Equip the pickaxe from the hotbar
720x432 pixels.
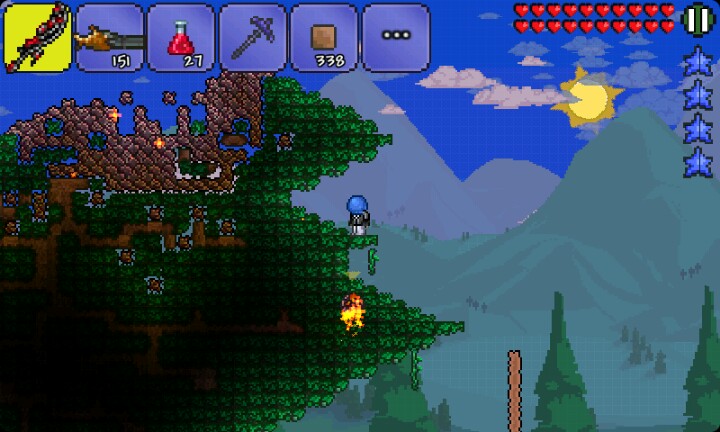pyautogui.click(x=253, y=37)
